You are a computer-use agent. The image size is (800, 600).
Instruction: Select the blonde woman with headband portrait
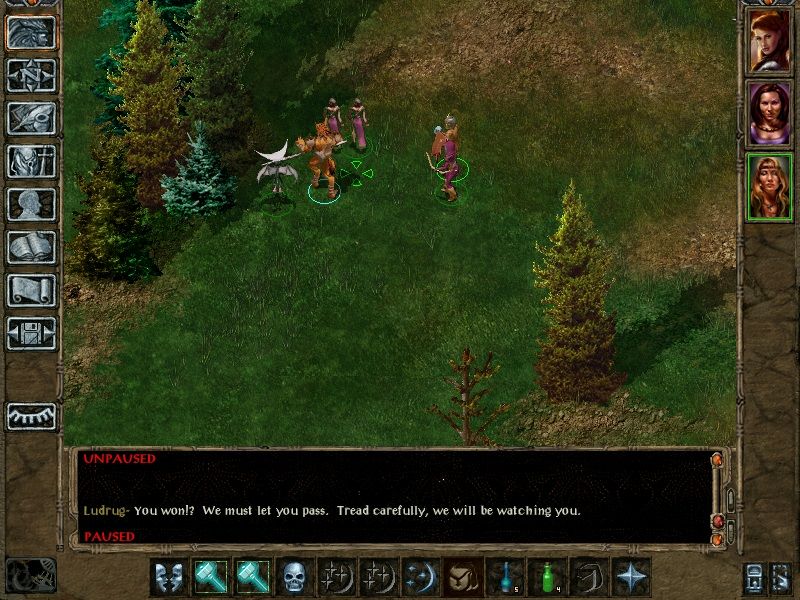[770, 187]
